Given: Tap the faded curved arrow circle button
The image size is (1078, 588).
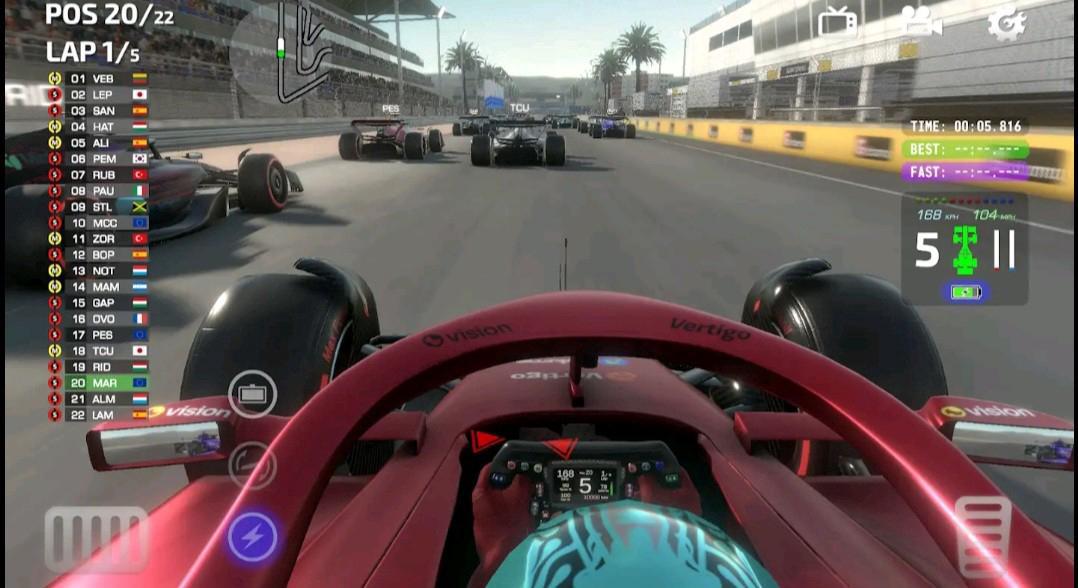Looking at the screenshot, I should [x=251, y=465].
